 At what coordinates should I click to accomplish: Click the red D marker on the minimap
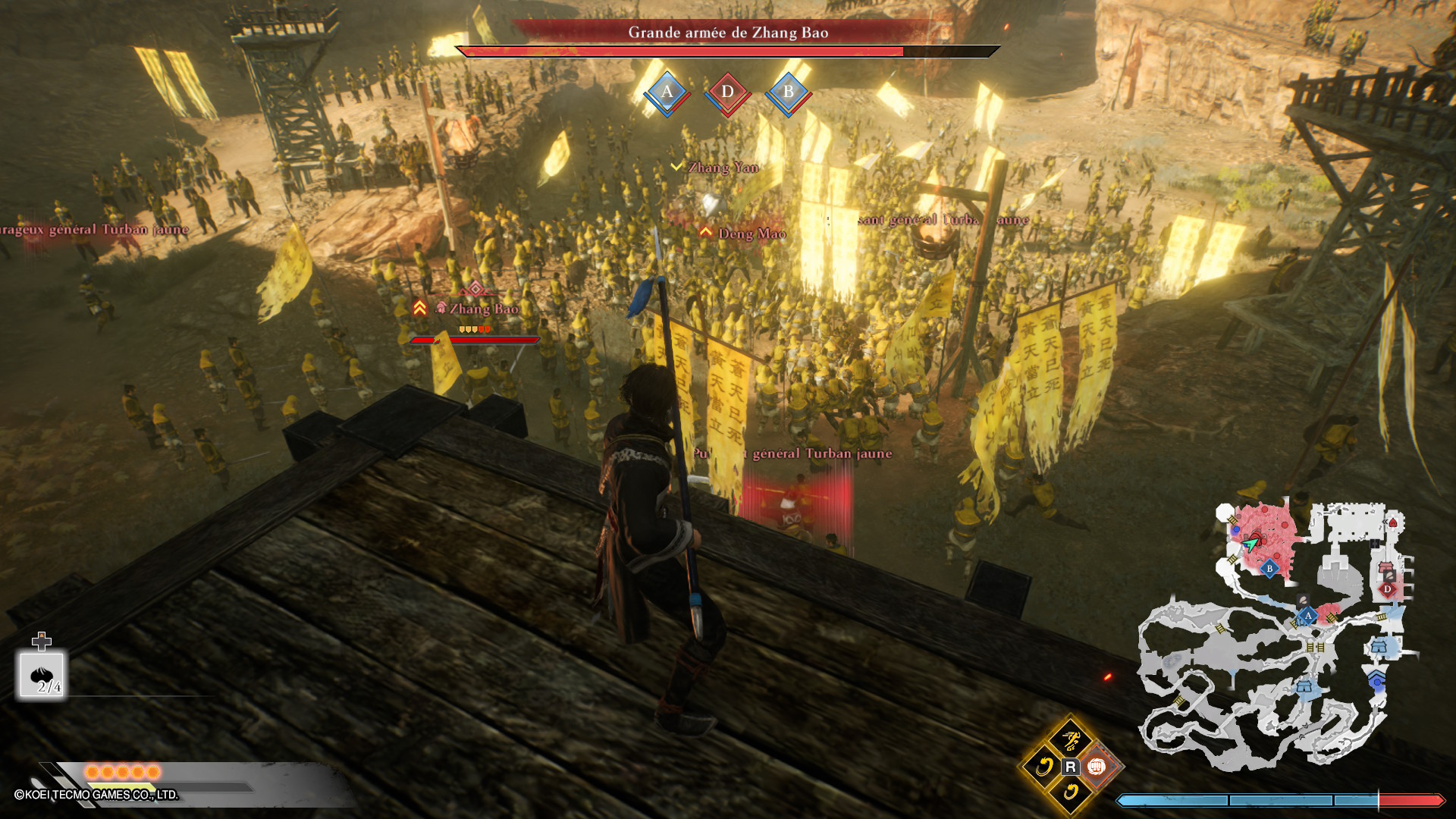[1388, 588]
